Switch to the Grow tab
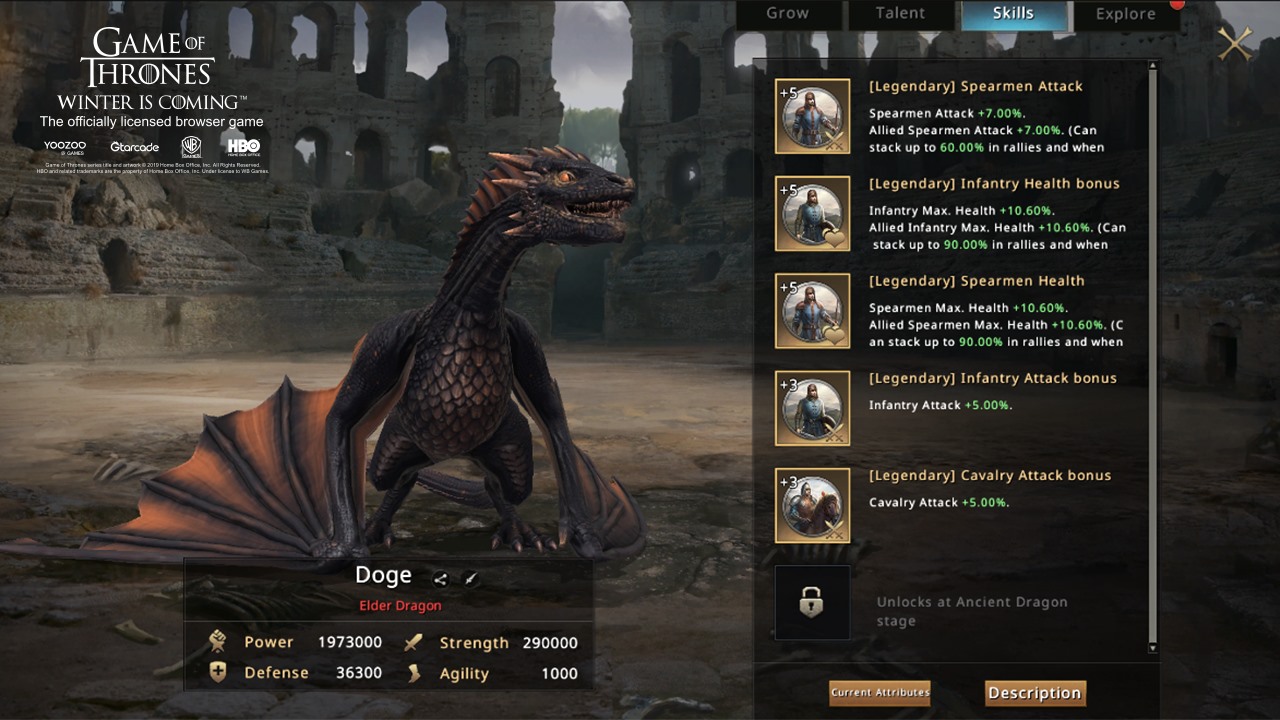 788,14
